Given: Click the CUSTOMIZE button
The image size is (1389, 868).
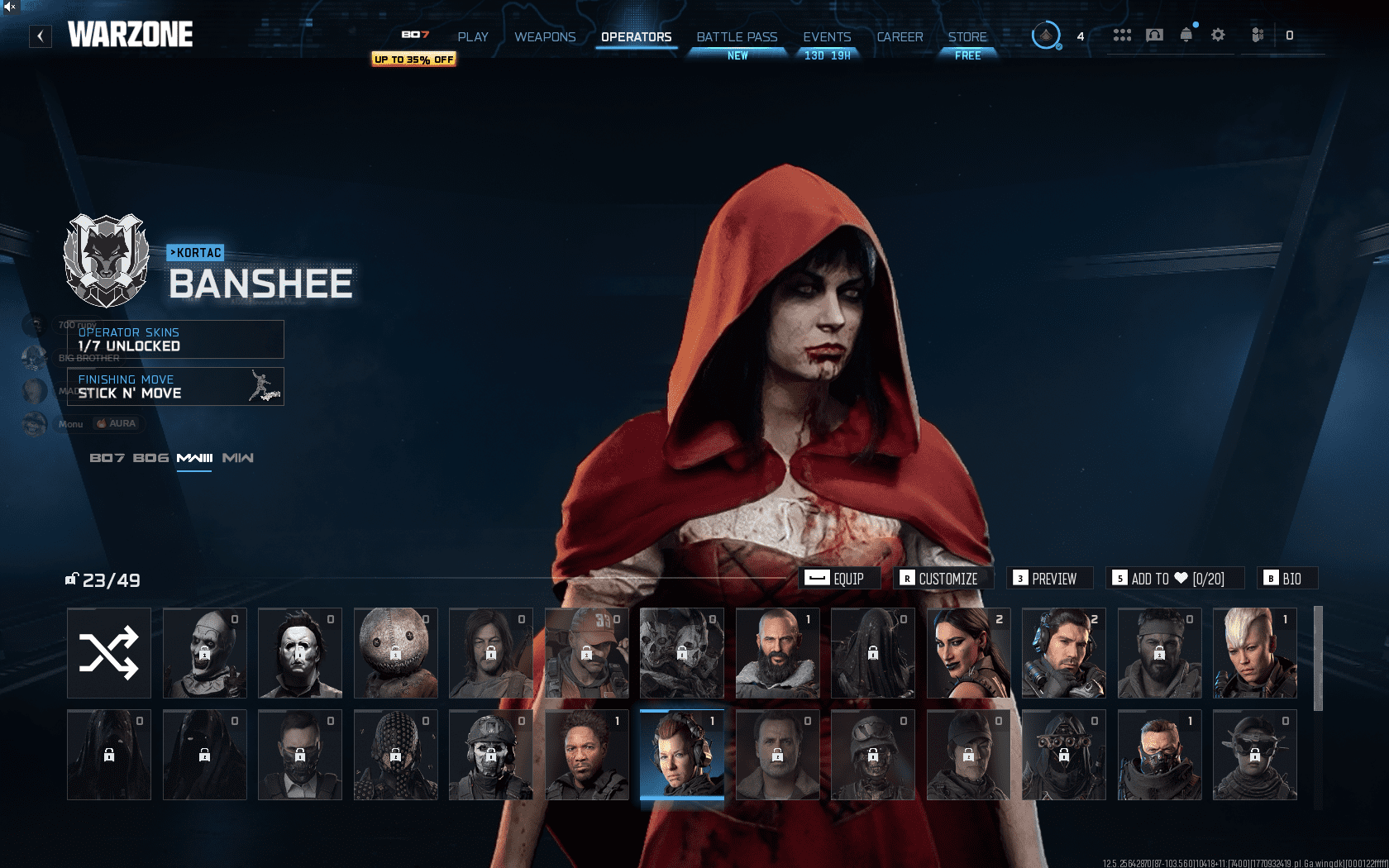Looking at the screenshot, I should [941, 579].
